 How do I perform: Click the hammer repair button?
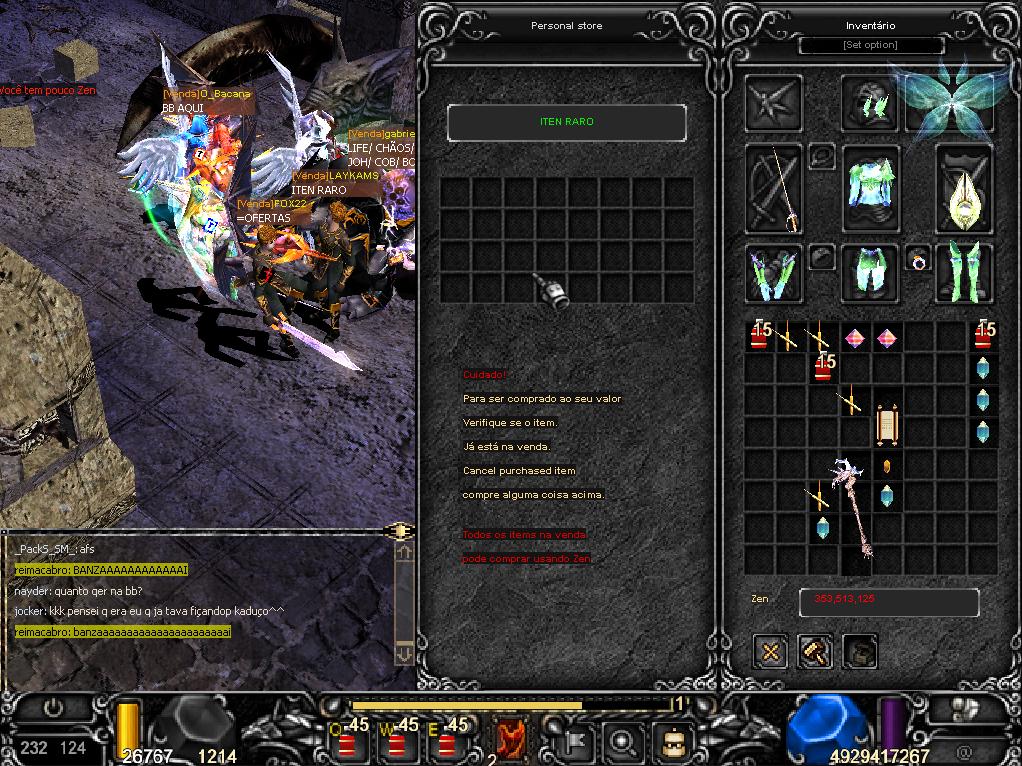point(815,652)
